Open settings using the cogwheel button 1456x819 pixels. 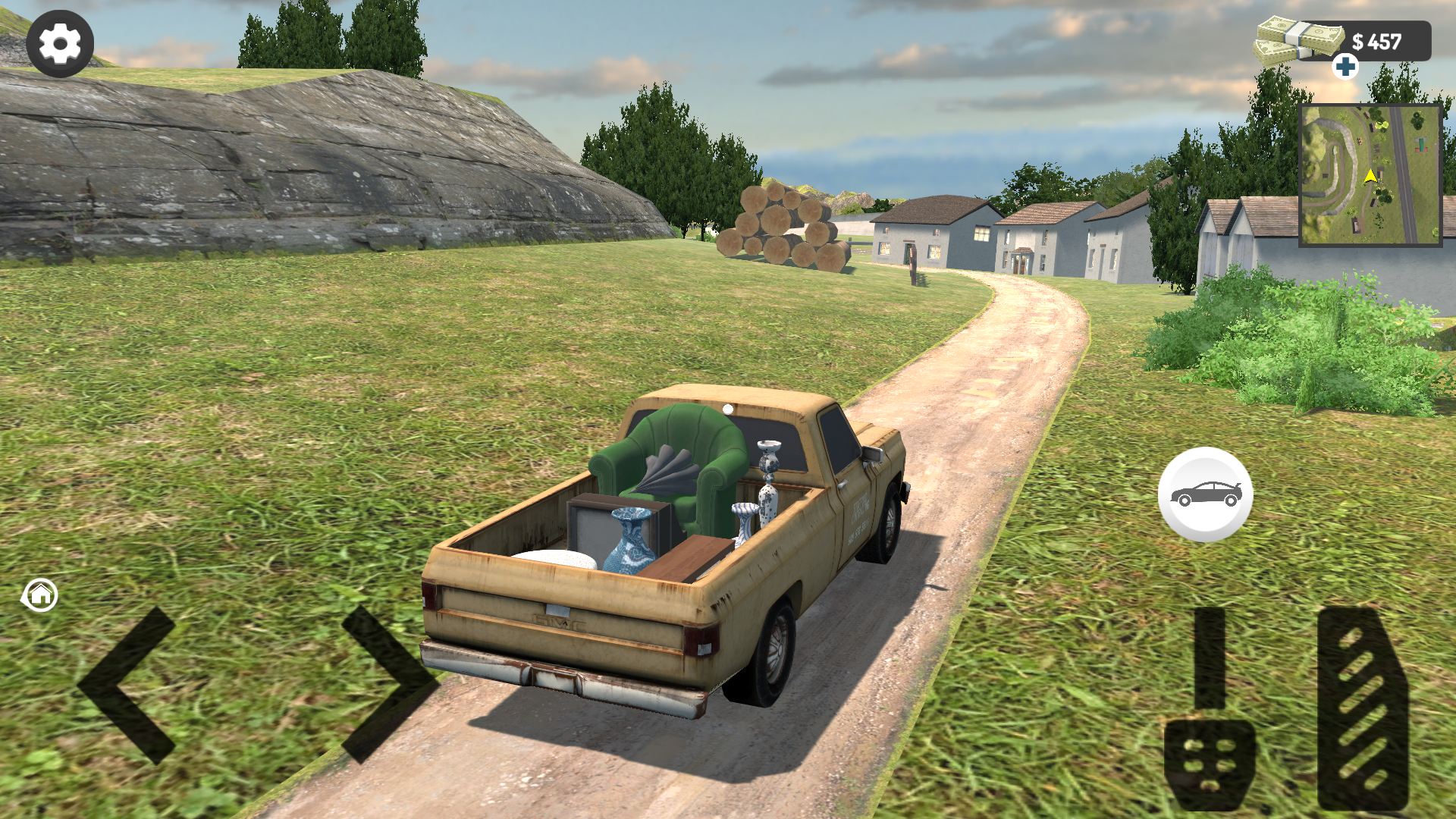point(61,43)
